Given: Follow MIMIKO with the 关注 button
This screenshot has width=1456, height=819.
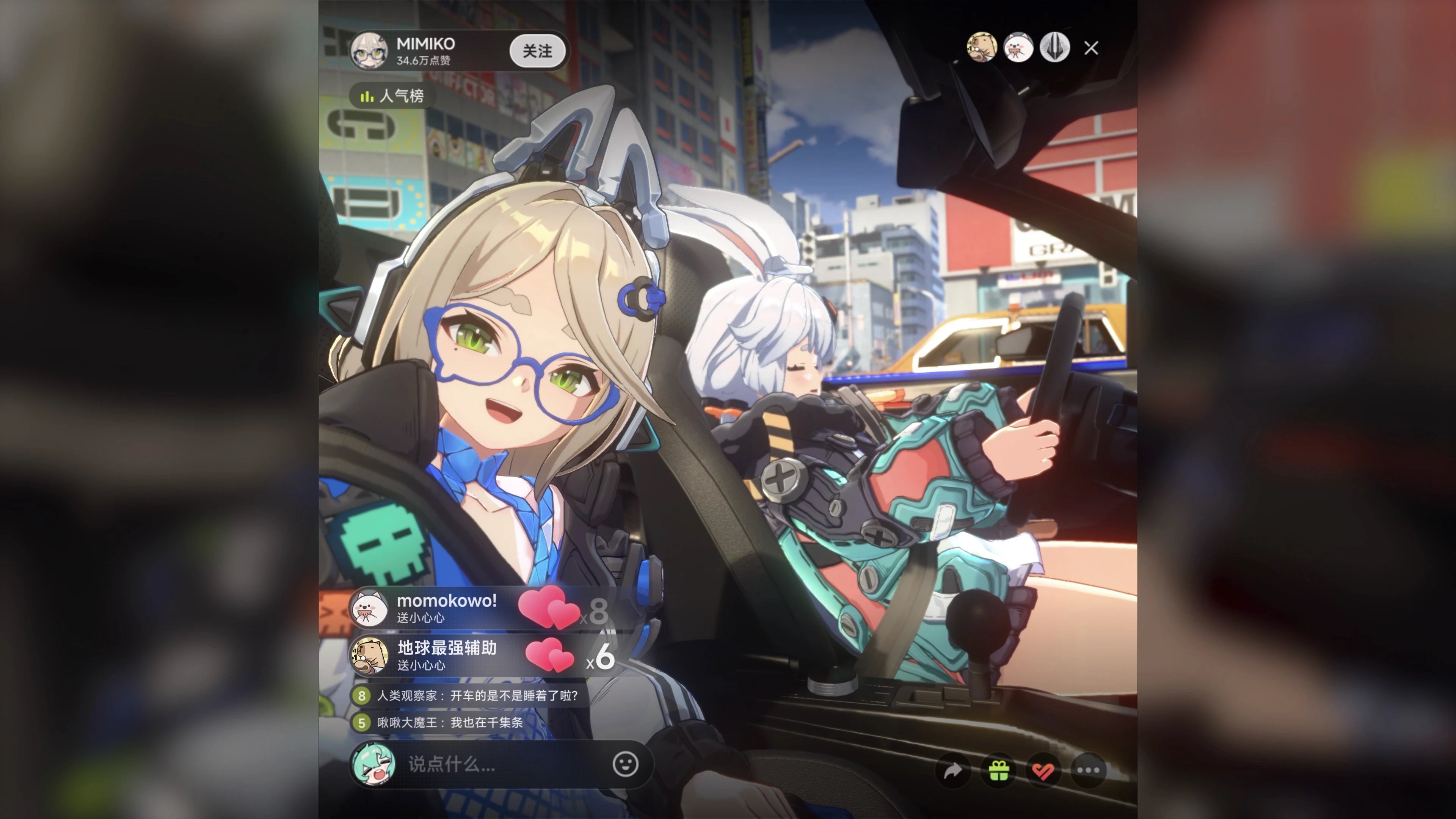Looking at the screenshot, I should 537,52.
